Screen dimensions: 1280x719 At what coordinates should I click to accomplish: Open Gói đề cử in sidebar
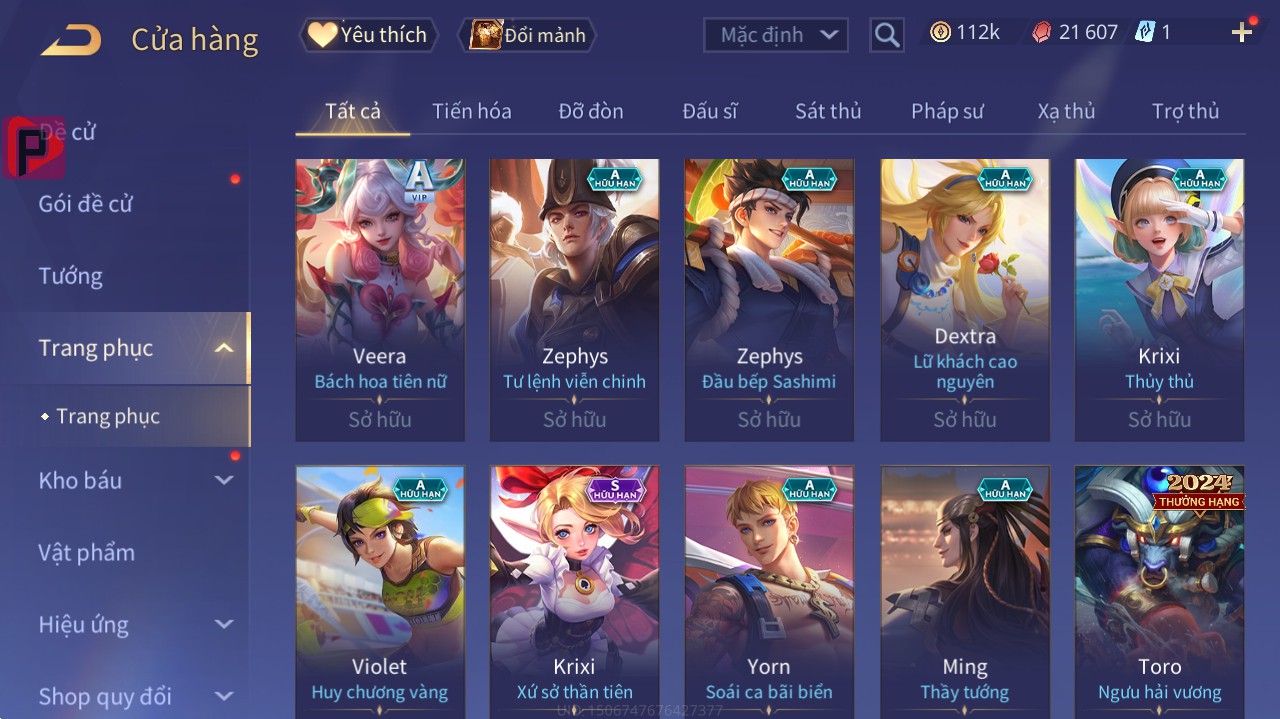click(x=86, y=204)
